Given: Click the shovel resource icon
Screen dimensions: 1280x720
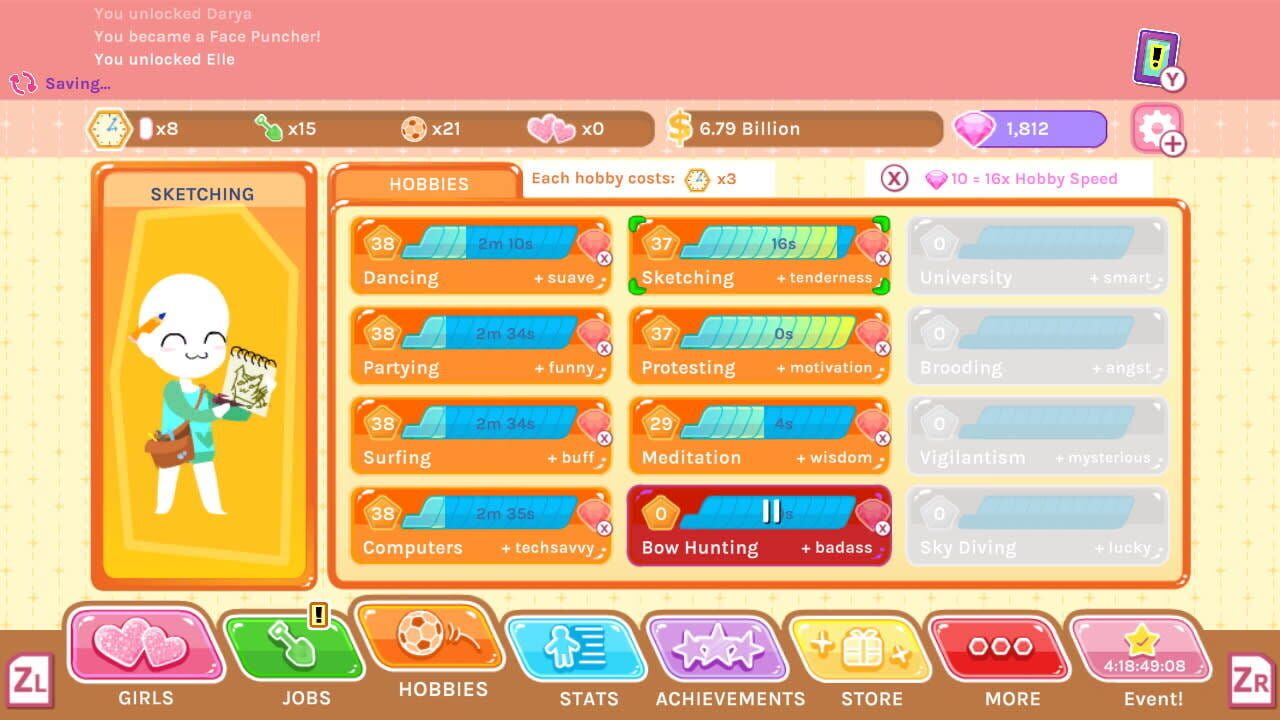Looking at the screenshot, I should (271, 128).
